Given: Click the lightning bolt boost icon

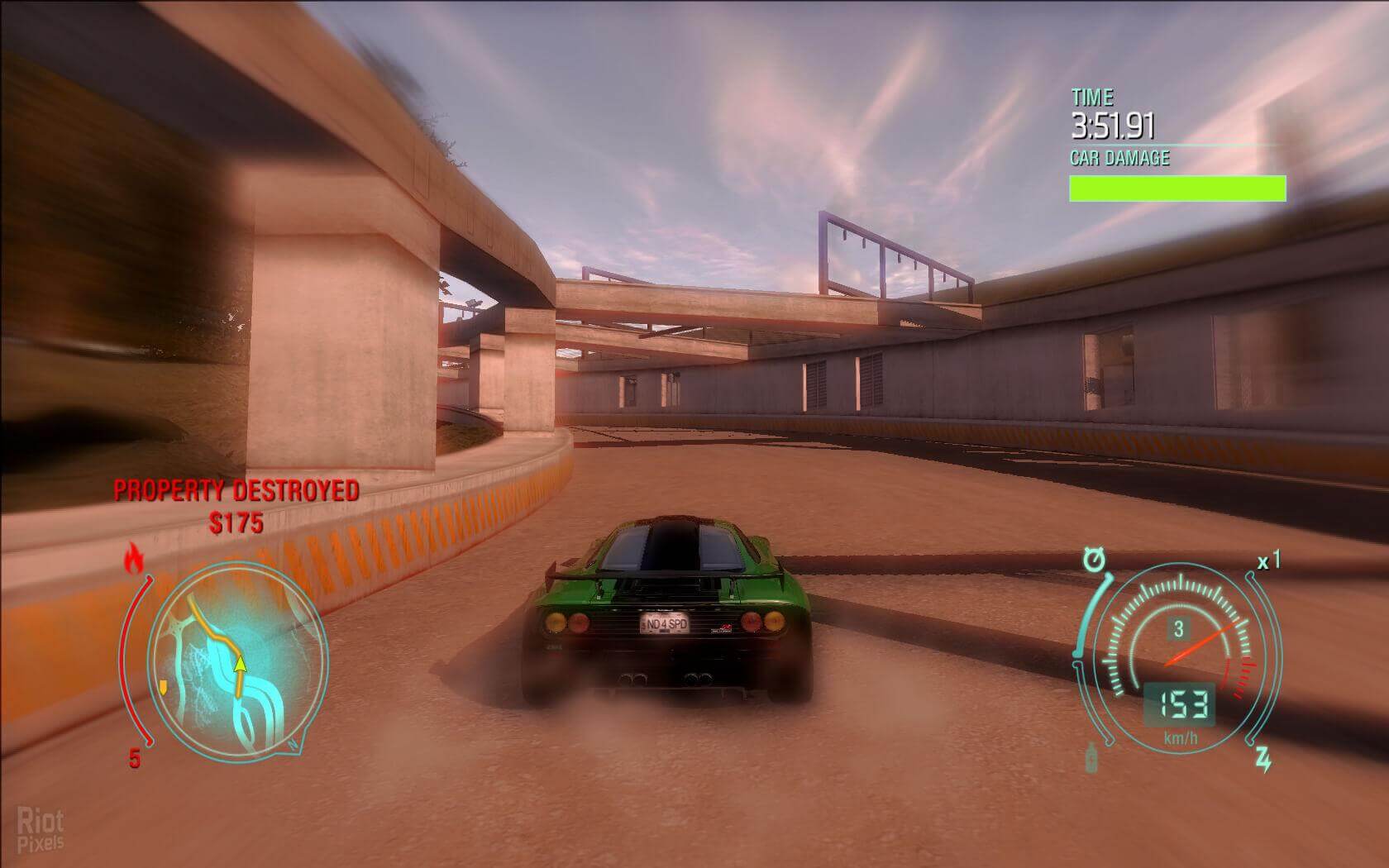Looking at the screenshot, I should tap(1264, 759).
